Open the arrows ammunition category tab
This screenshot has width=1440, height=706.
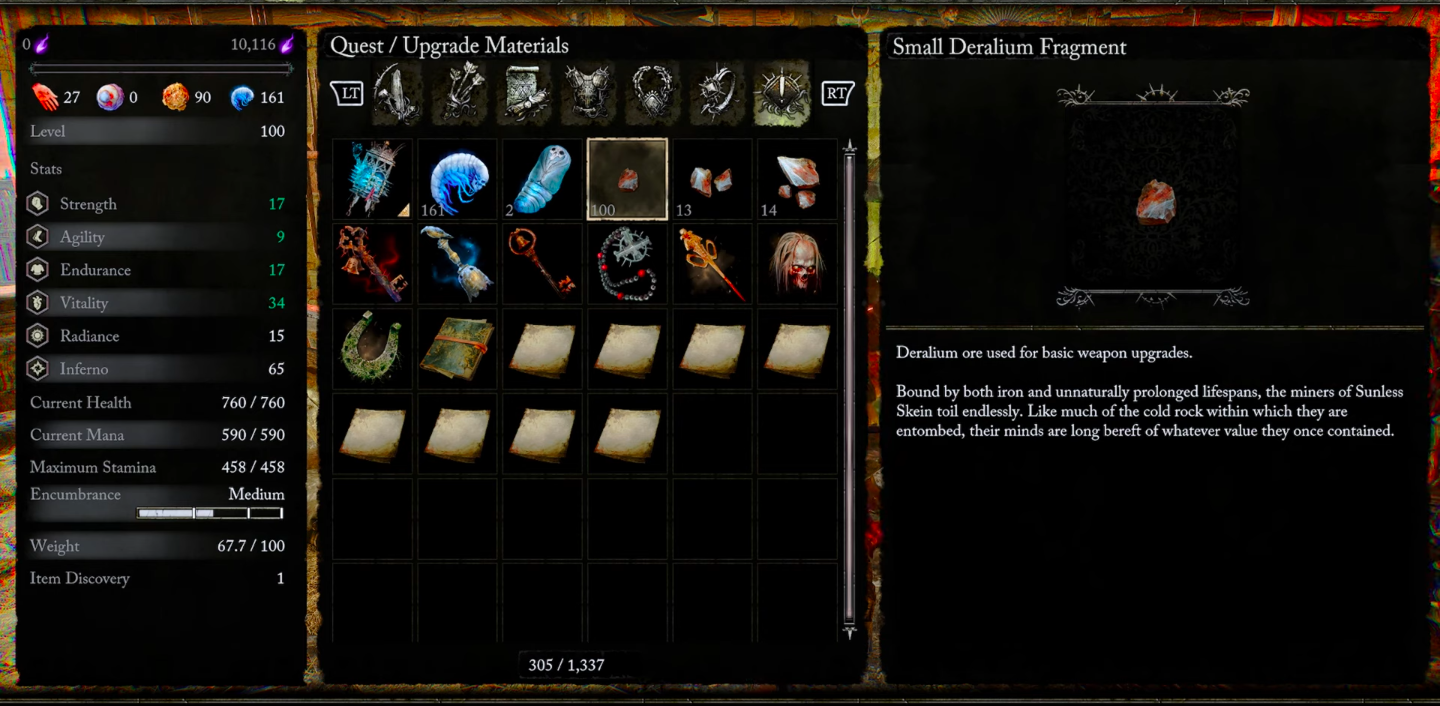[461, 93]
